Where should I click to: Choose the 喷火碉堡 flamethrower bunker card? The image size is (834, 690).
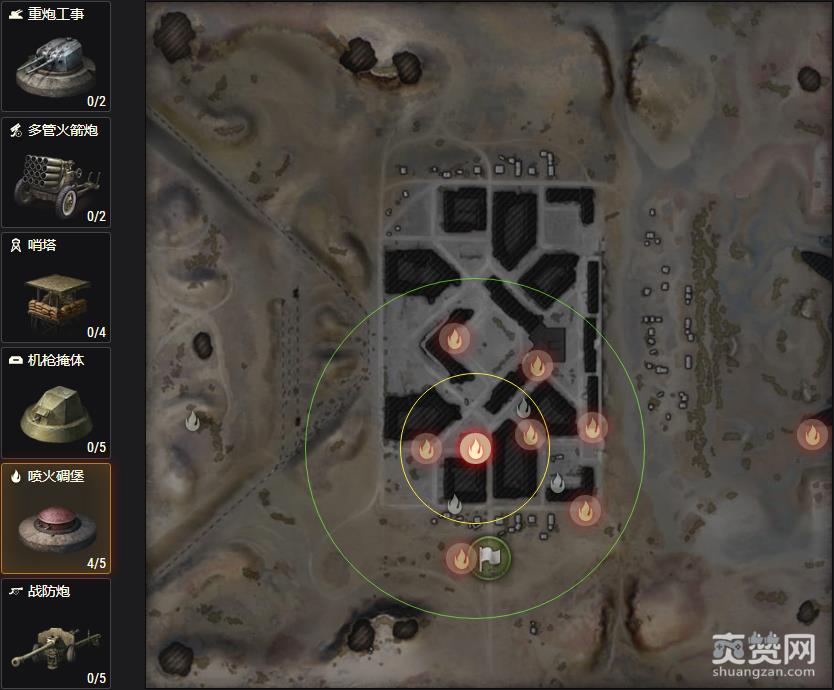(x=56, y=518)
